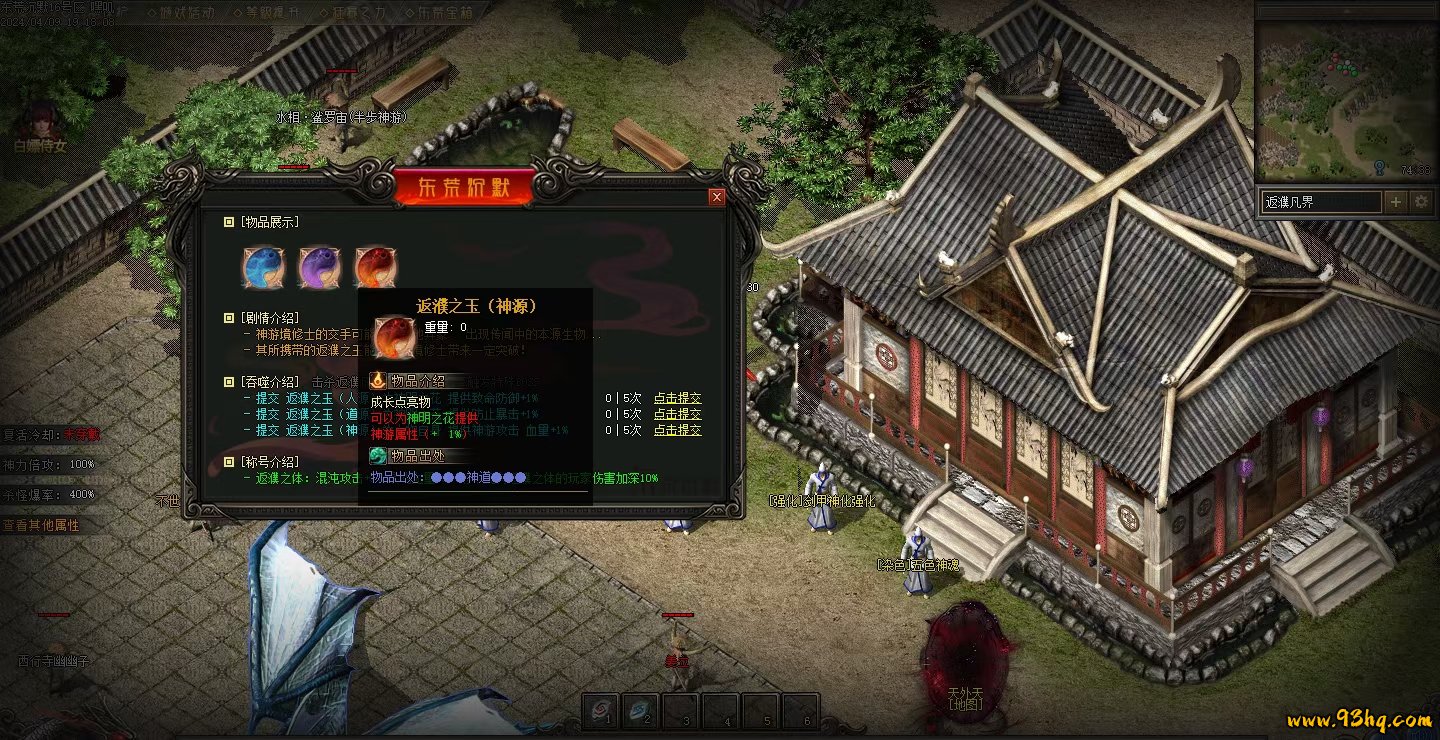
Task: Click the minimap blue location pin
Action: point(1380,168)
